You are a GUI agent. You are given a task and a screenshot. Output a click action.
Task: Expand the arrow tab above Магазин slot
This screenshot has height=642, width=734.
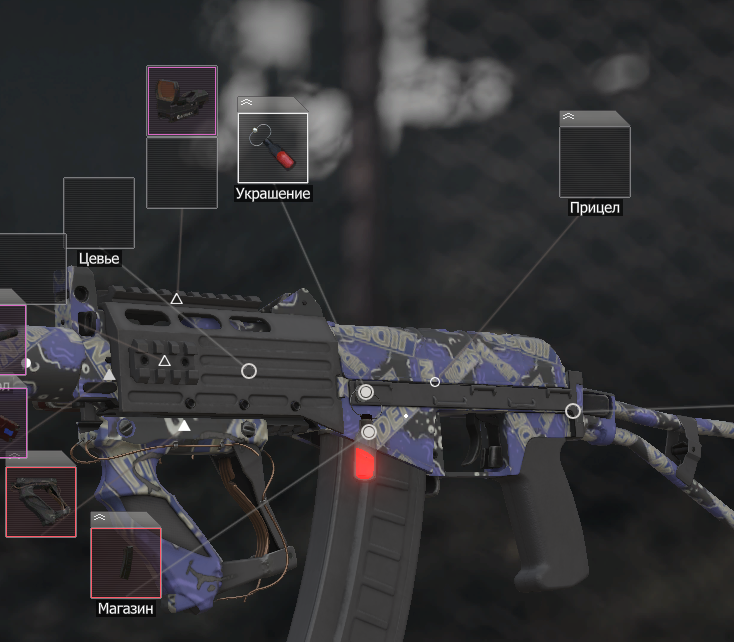click(101, 519)
